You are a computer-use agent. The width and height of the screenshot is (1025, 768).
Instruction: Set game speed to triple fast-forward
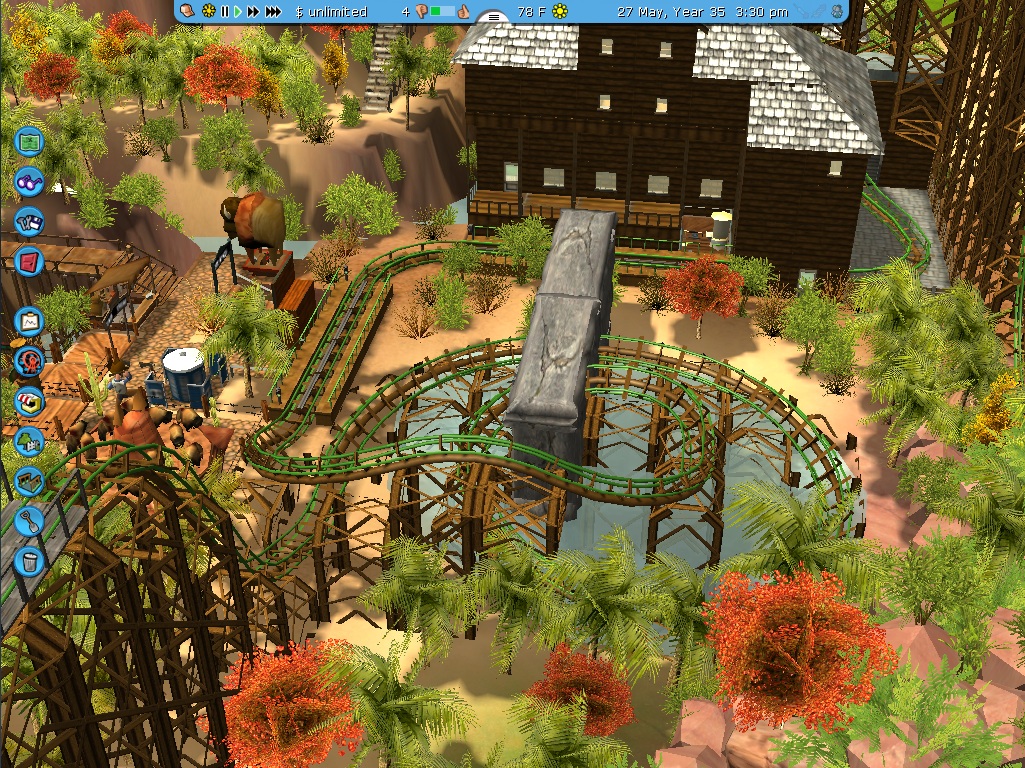tap(275, 12)
